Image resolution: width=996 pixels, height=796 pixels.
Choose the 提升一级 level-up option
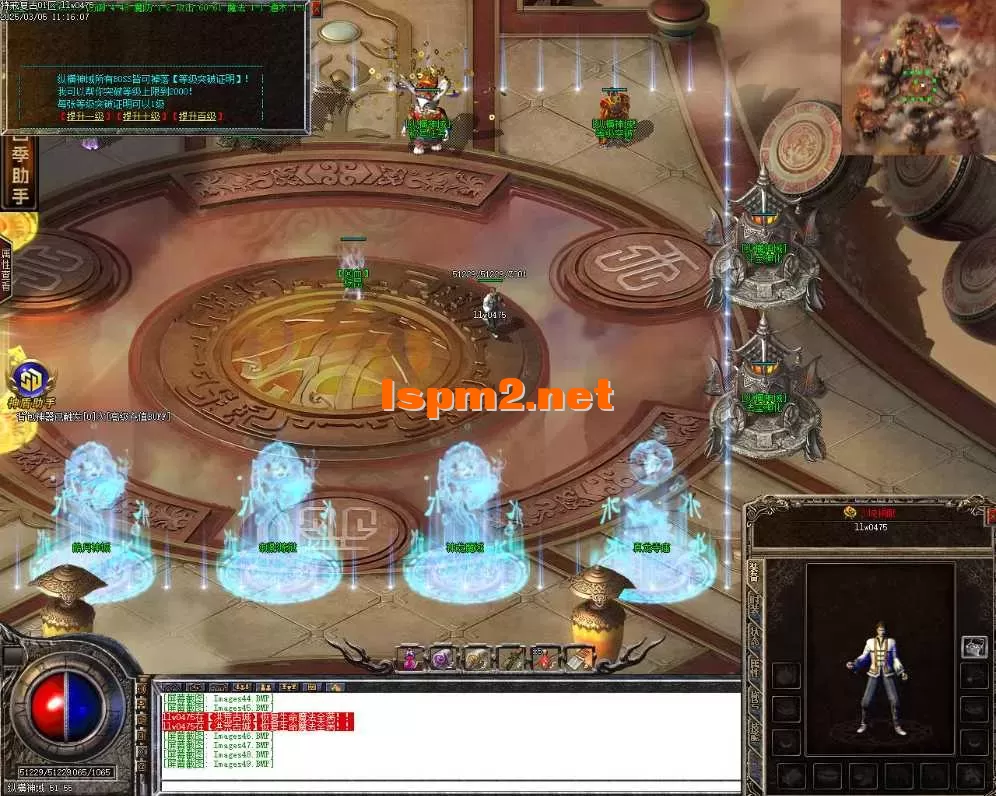[87, 117]
